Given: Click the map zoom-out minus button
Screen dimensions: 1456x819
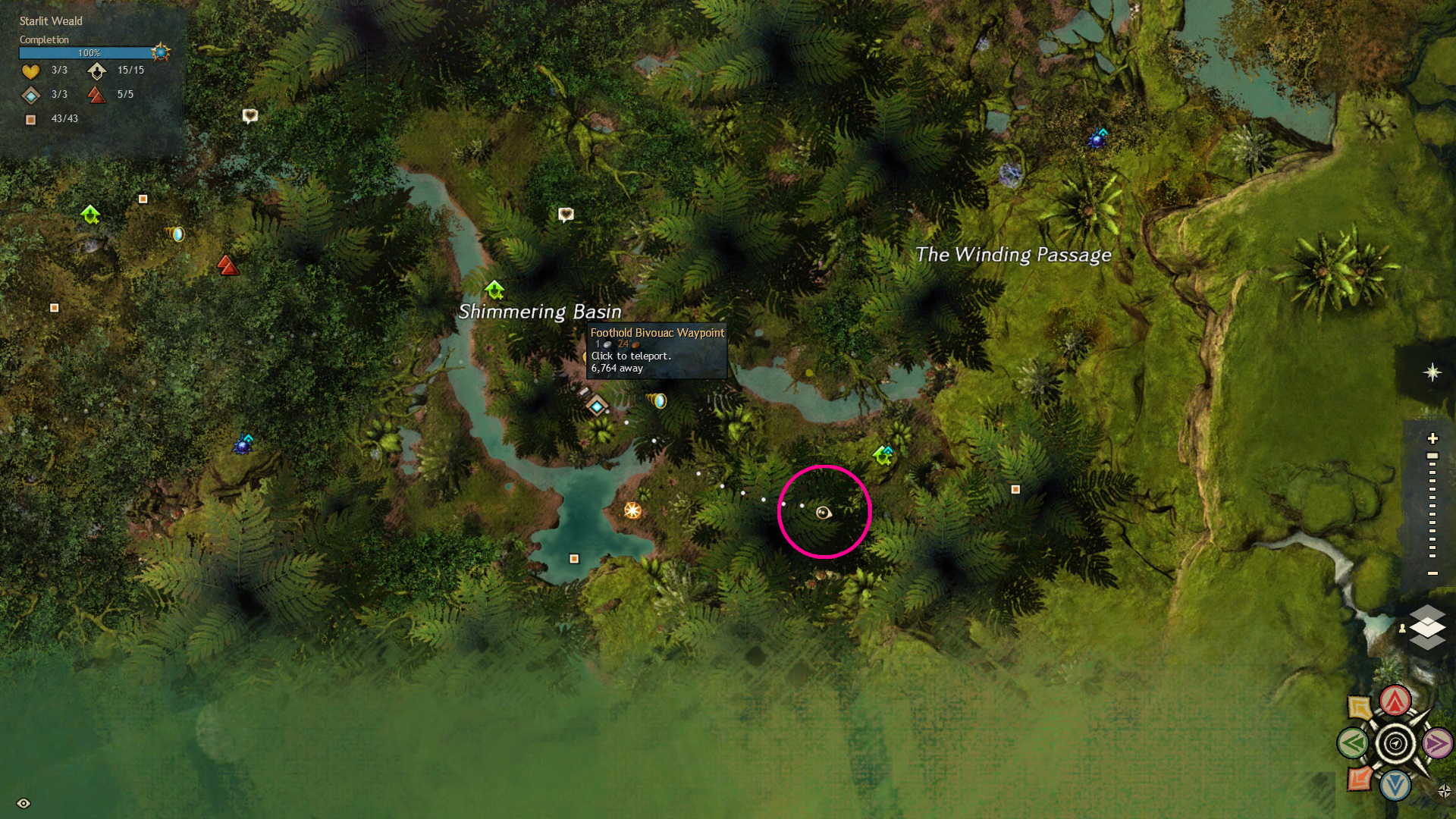Looking at the screenshot, I should click(1432, 573).
